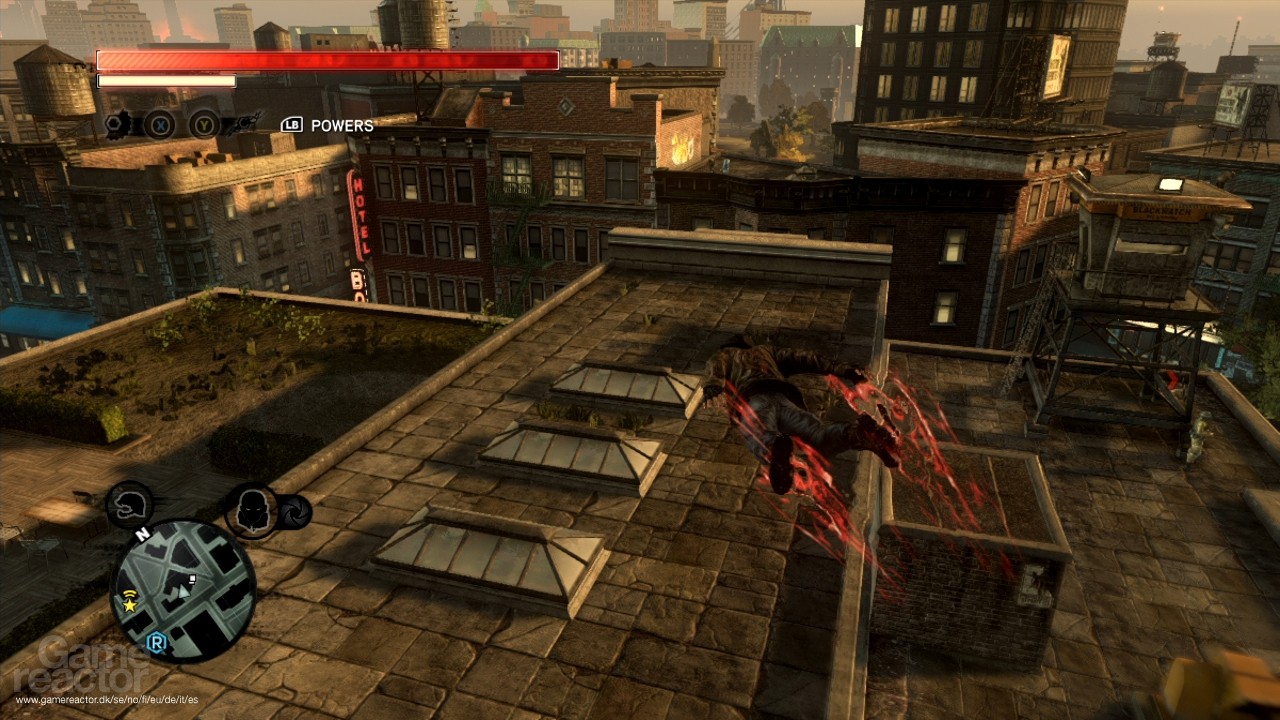Click the Y ability button icon
This screenshot has height=720, width=1280.
click(x=204, y=125)
